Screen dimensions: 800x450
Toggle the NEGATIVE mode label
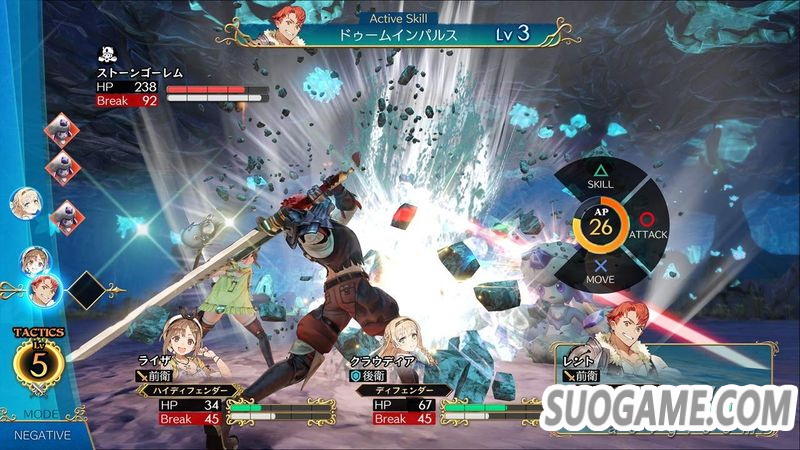42,435
